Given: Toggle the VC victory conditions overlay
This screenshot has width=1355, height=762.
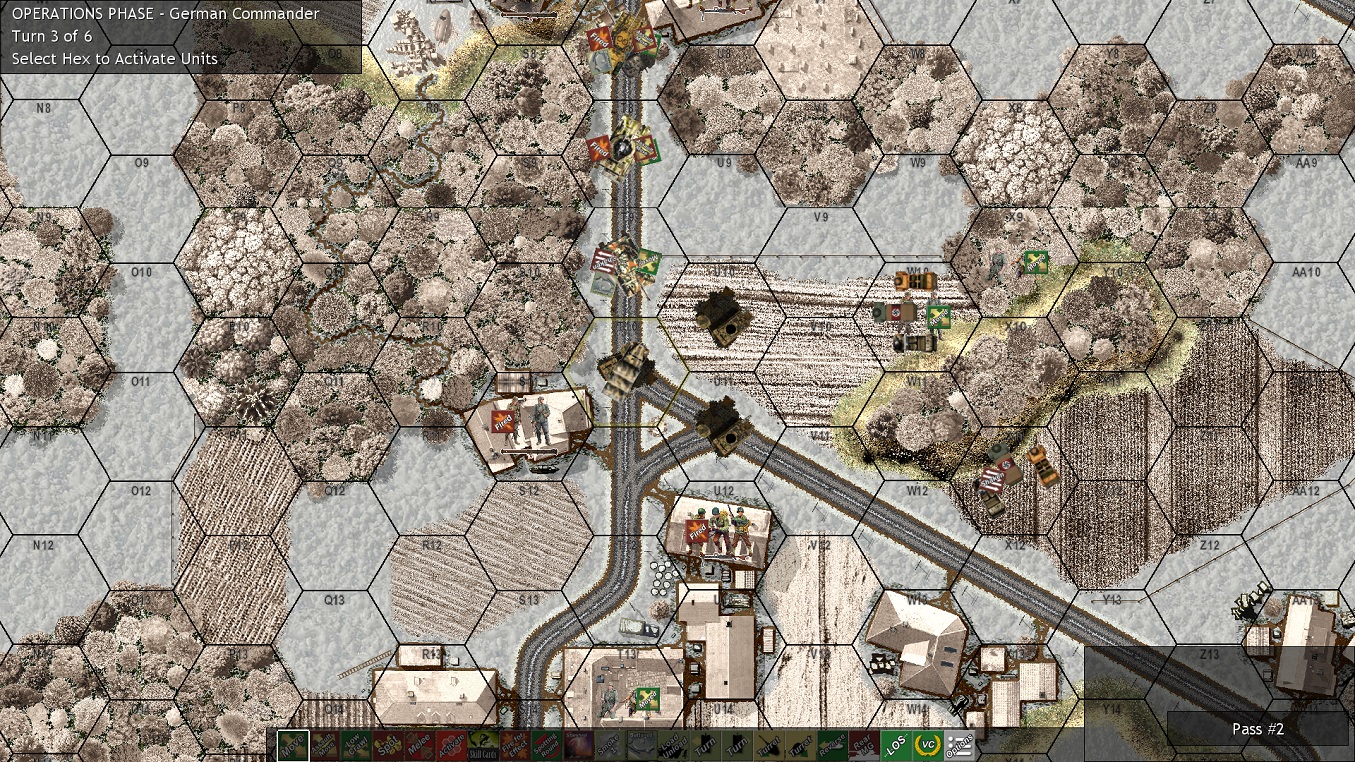Looking at the screenshot, I should point(928,745).
